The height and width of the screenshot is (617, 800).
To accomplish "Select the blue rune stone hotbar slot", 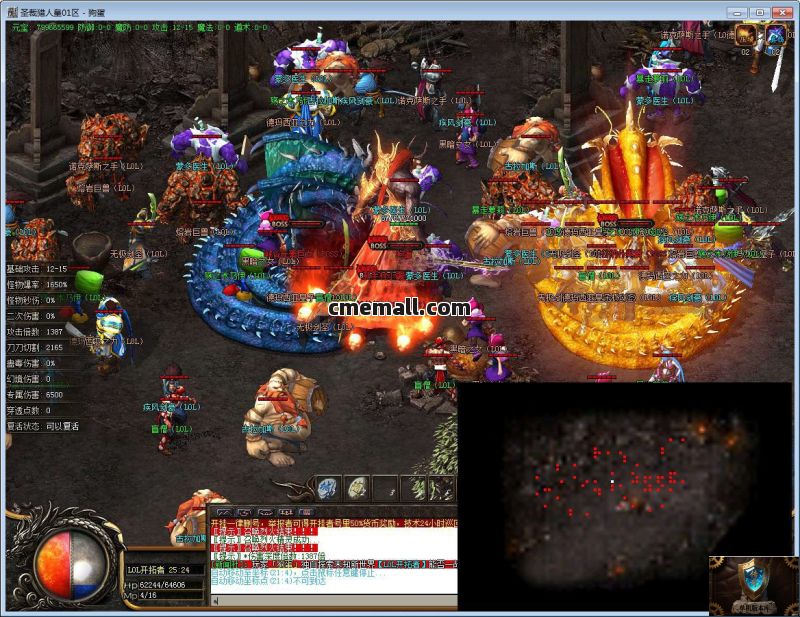I will [x=328, y=489].
